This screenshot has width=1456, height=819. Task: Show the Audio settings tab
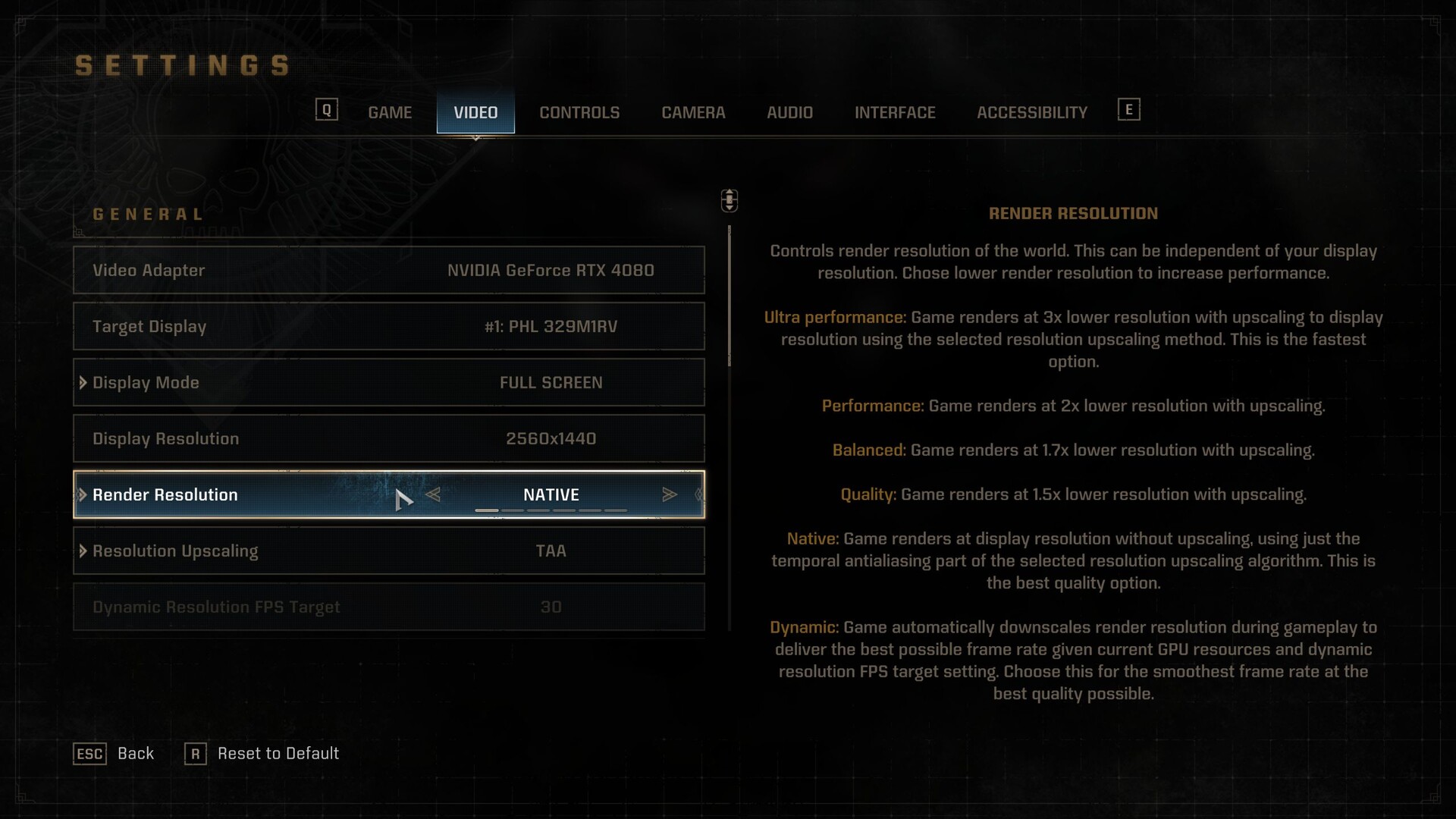789,112
